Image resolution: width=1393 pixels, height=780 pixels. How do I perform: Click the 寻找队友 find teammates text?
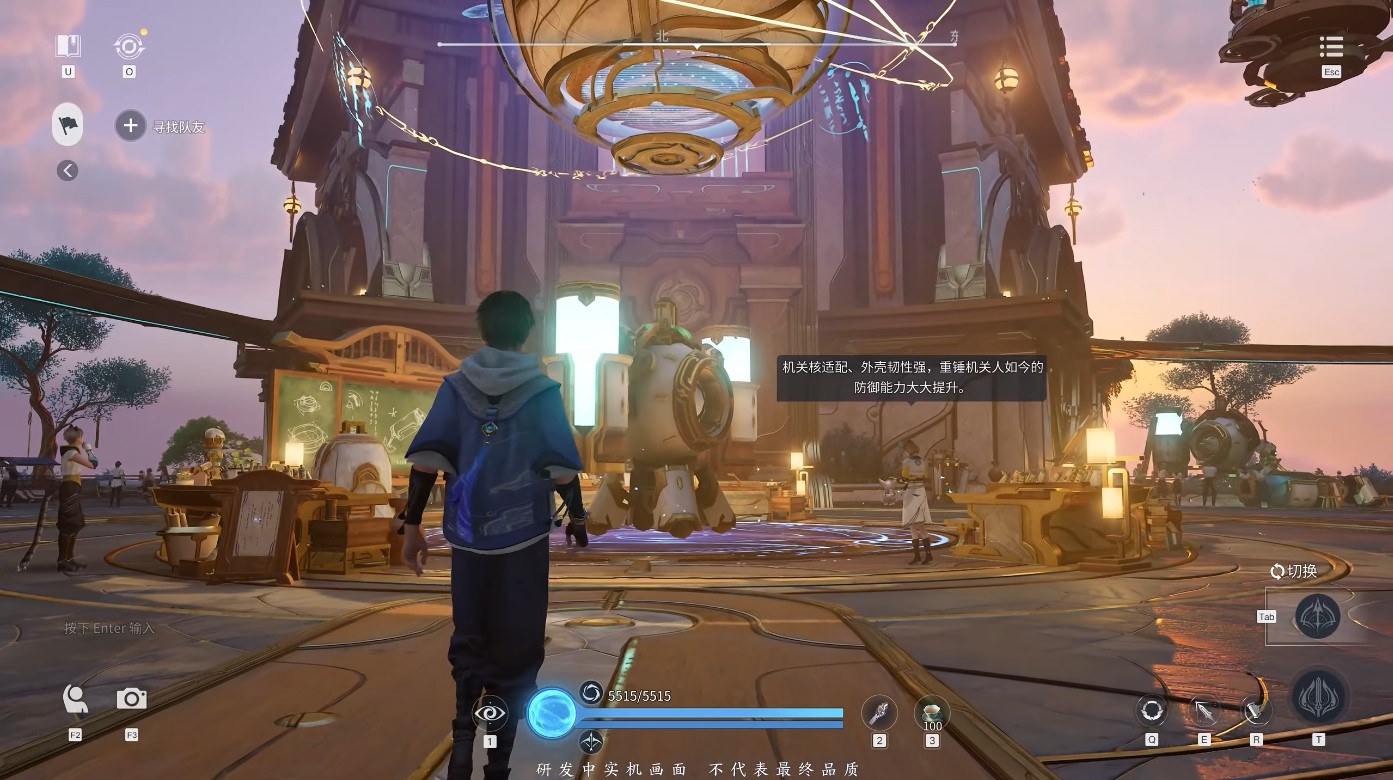click(179, 125)
